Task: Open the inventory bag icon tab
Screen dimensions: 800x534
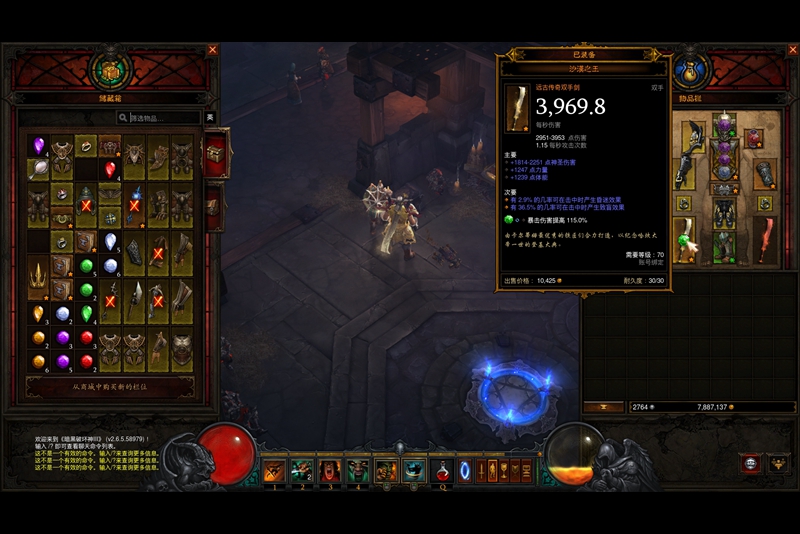Action: [691, 70]
